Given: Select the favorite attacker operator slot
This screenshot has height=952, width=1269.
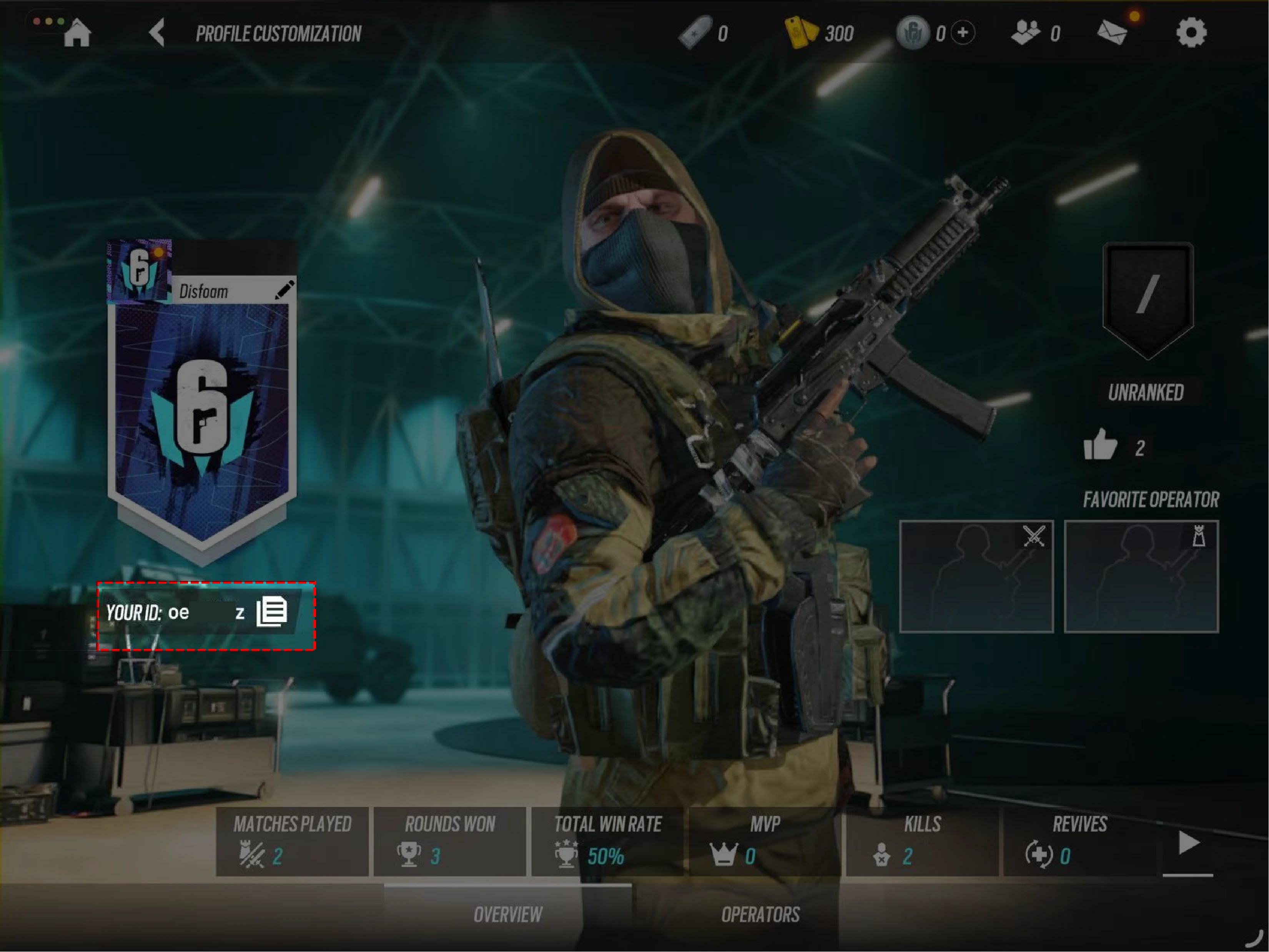Looking at the screenshot, I should (x=976, y=576).
